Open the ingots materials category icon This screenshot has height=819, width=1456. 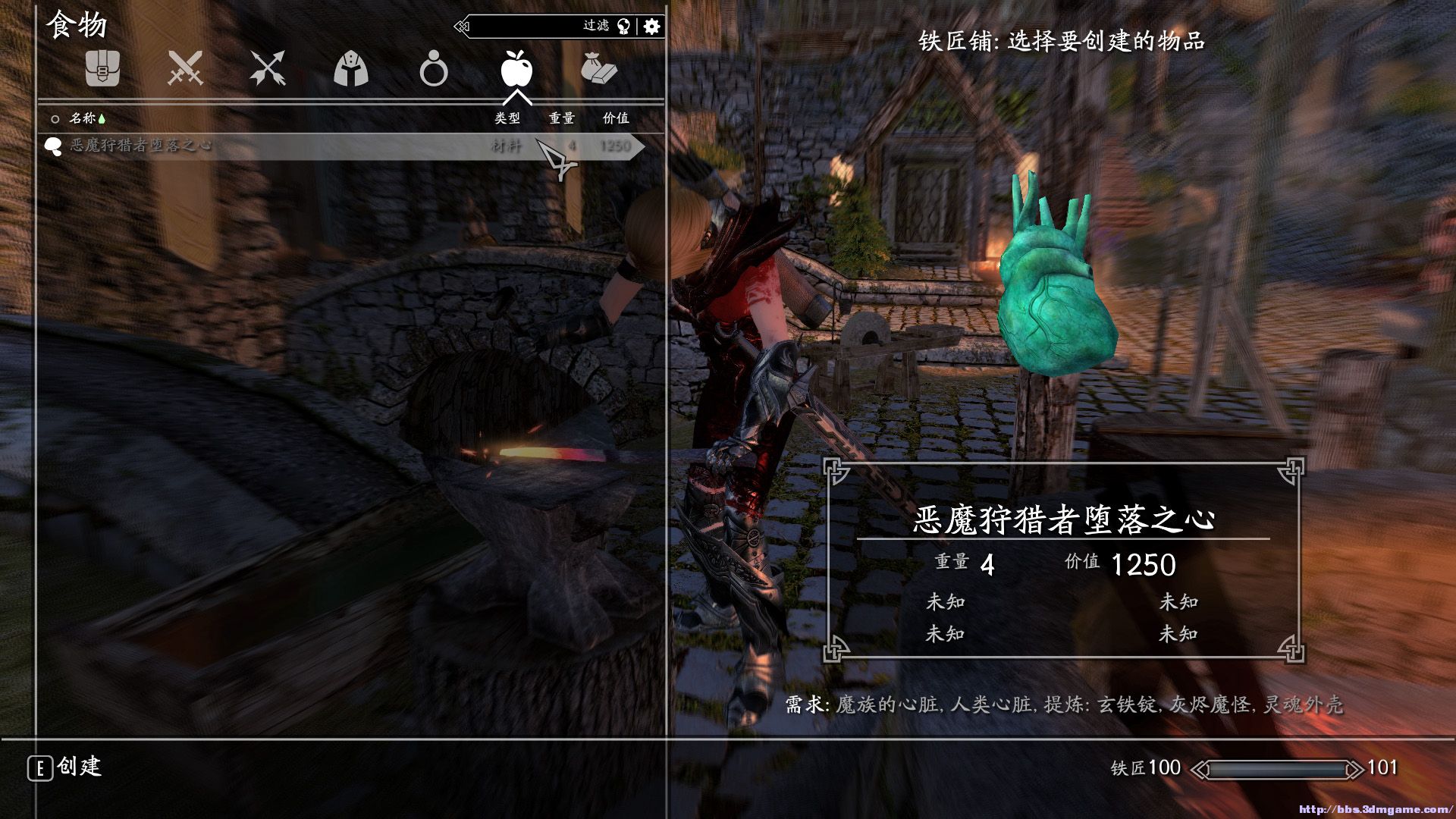[x=599, y=69]
